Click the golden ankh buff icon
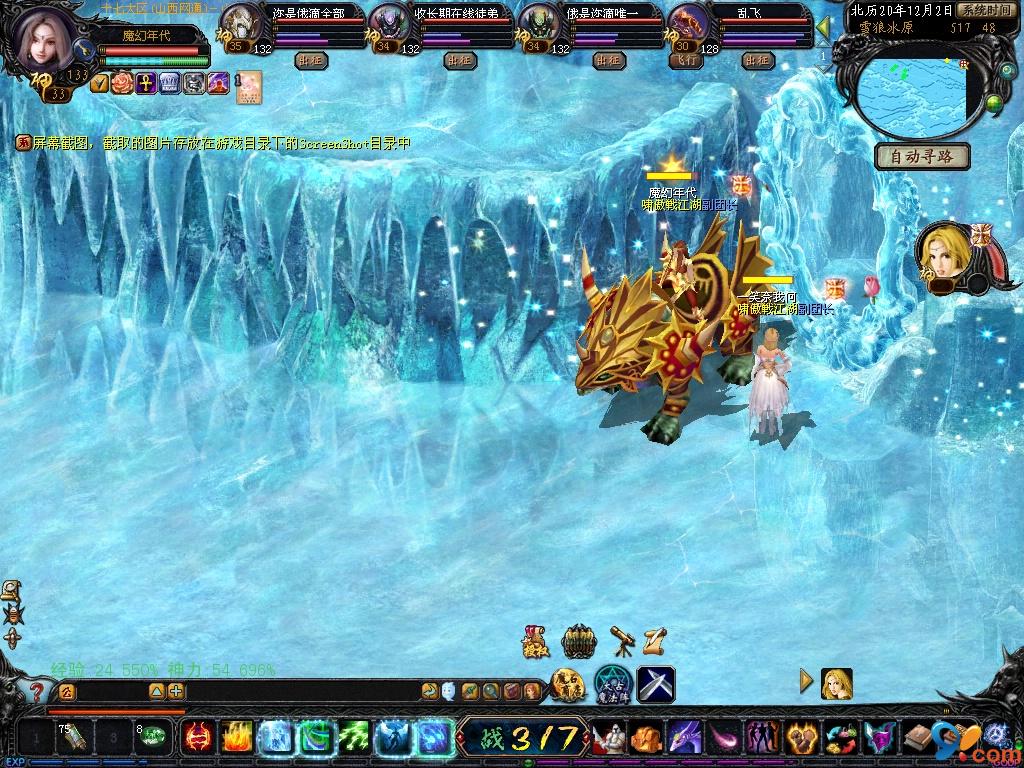1024x768 pixels. click(x=145, y=83)
